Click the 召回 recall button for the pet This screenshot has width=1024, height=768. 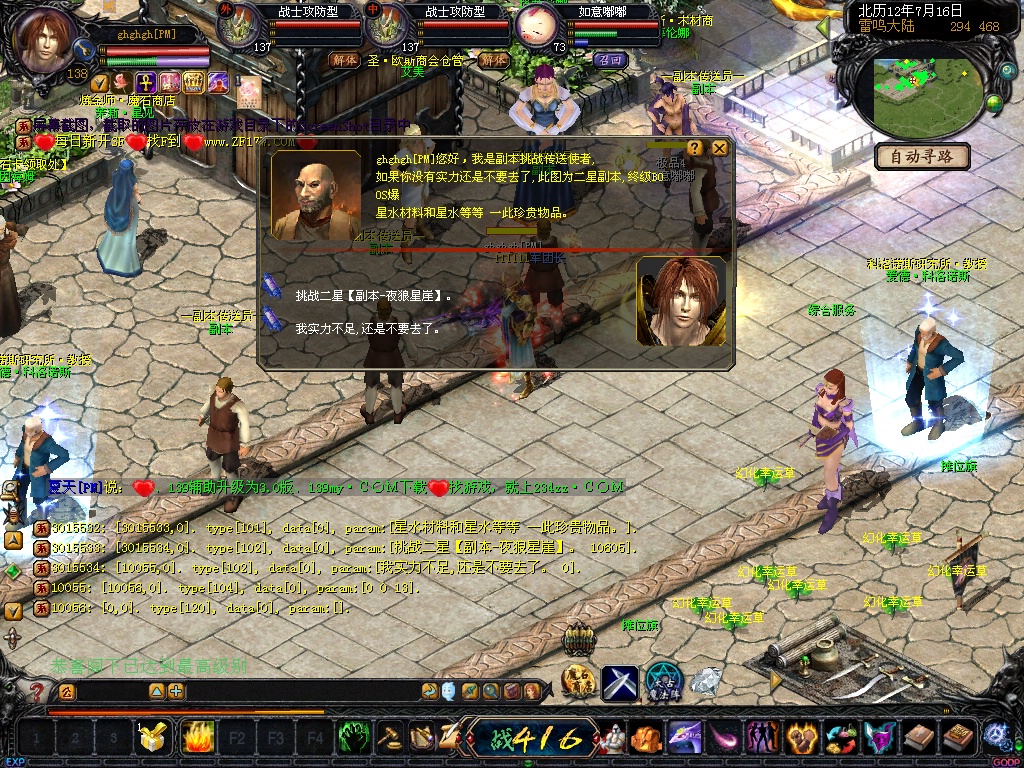(x=609, y=60)
